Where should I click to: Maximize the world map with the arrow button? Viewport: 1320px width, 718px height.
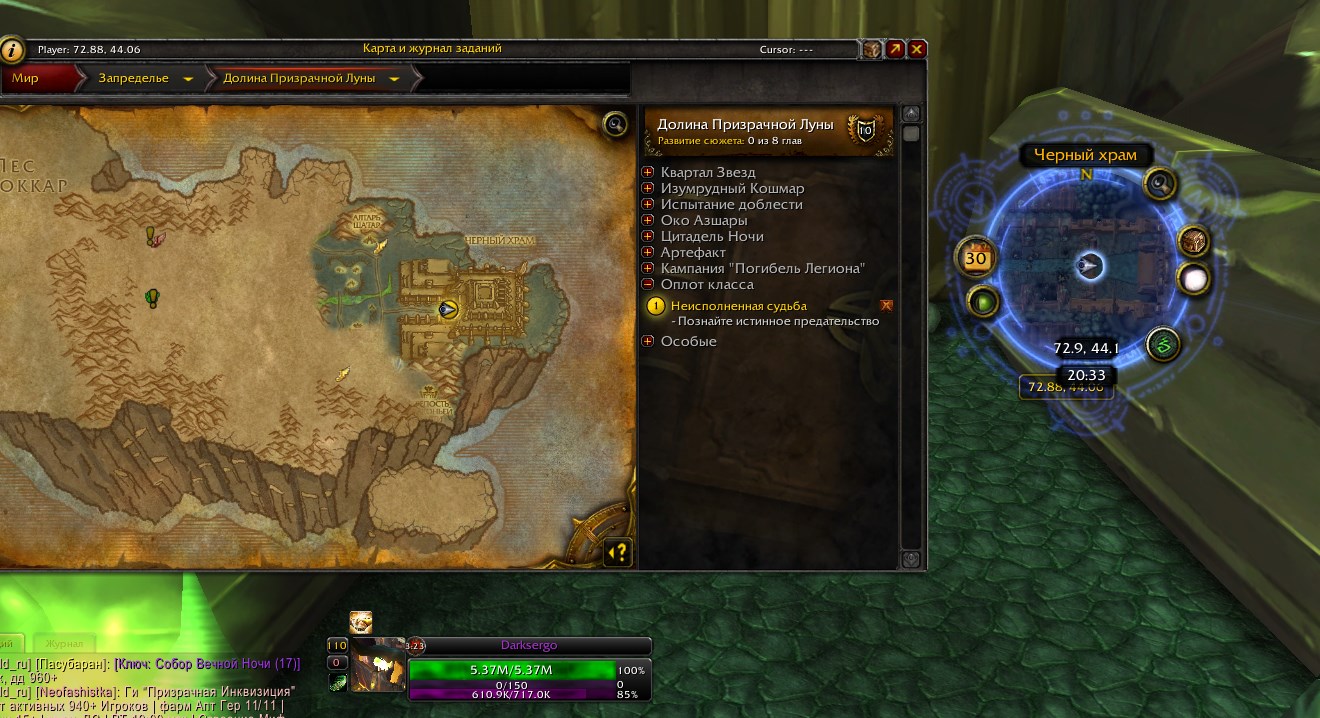895,48
